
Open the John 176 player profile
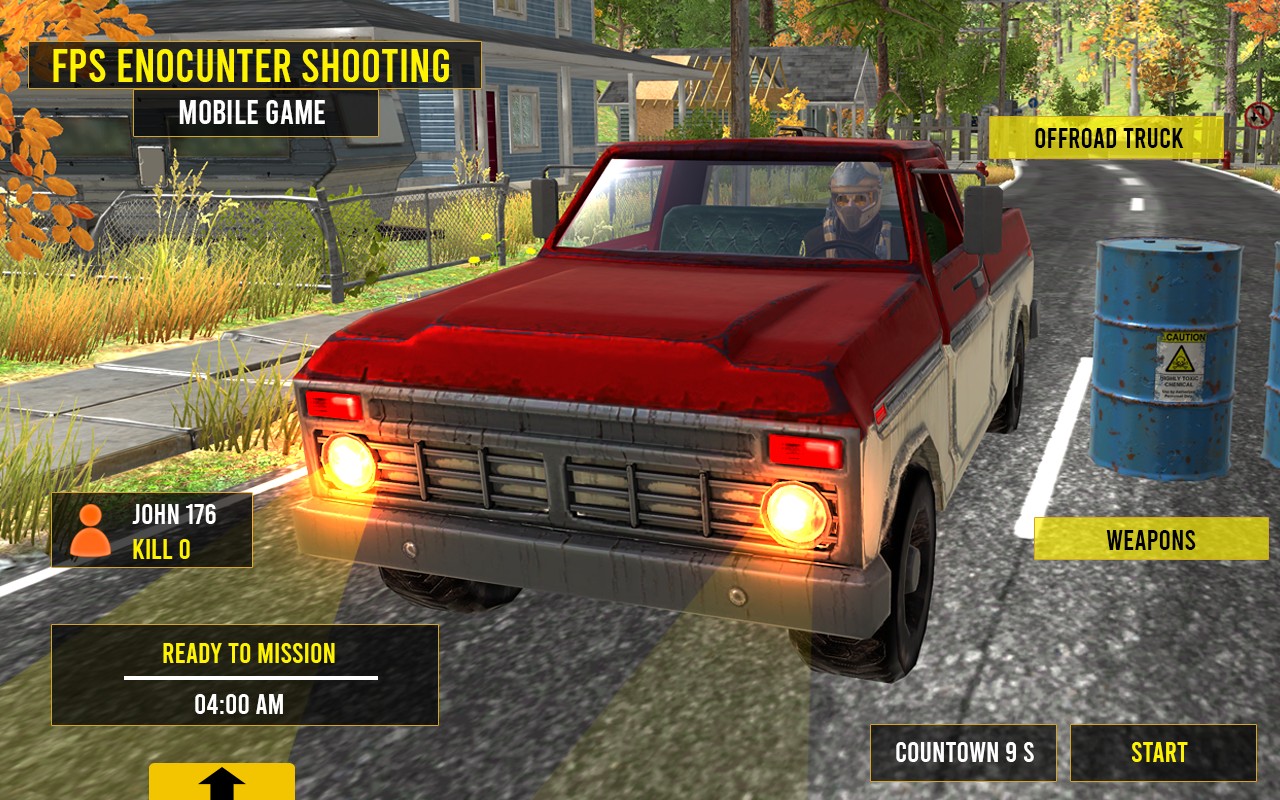coord(152,530)
